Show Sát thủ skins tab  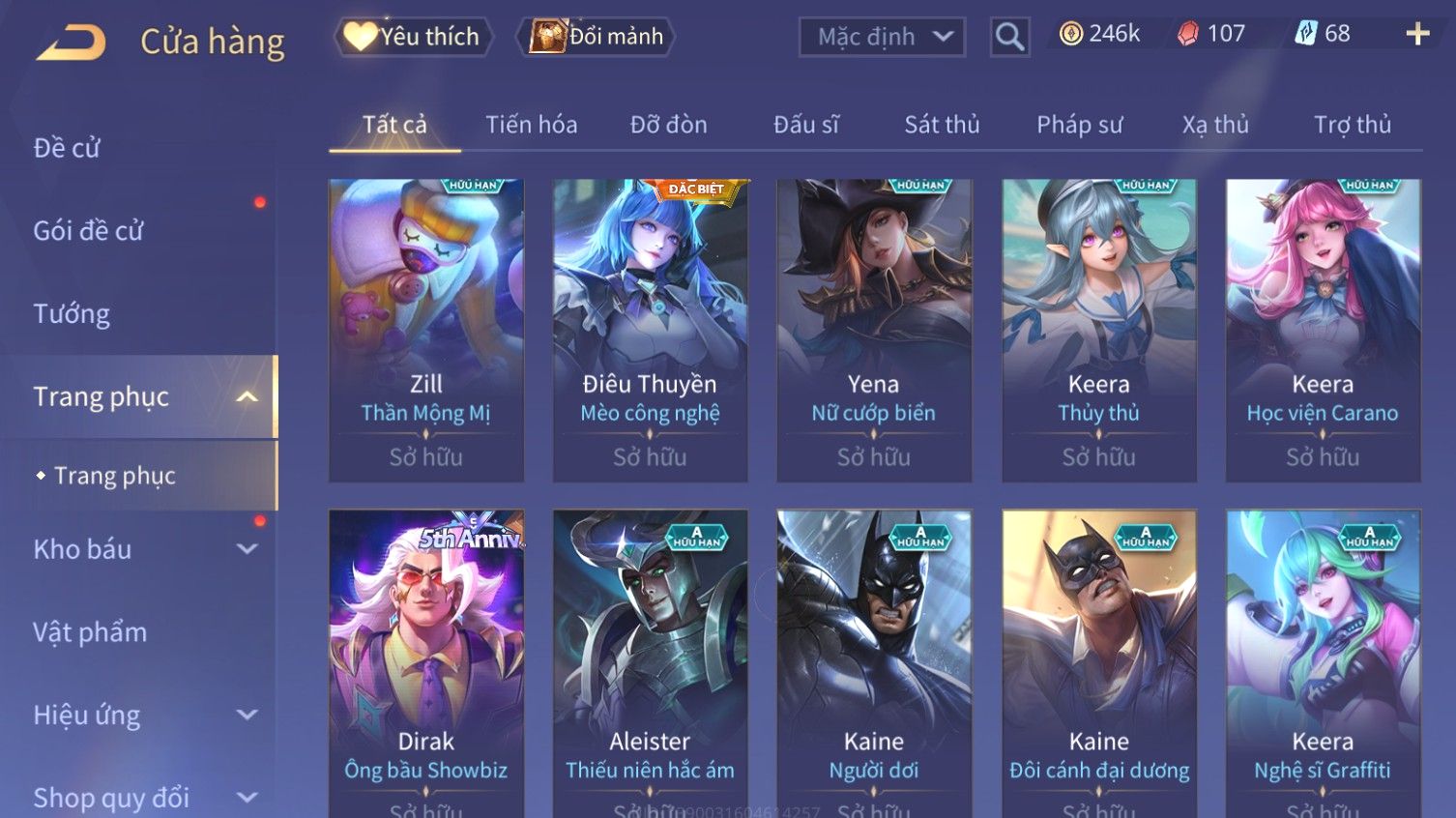pyautogui.click(x=942, y=125)
